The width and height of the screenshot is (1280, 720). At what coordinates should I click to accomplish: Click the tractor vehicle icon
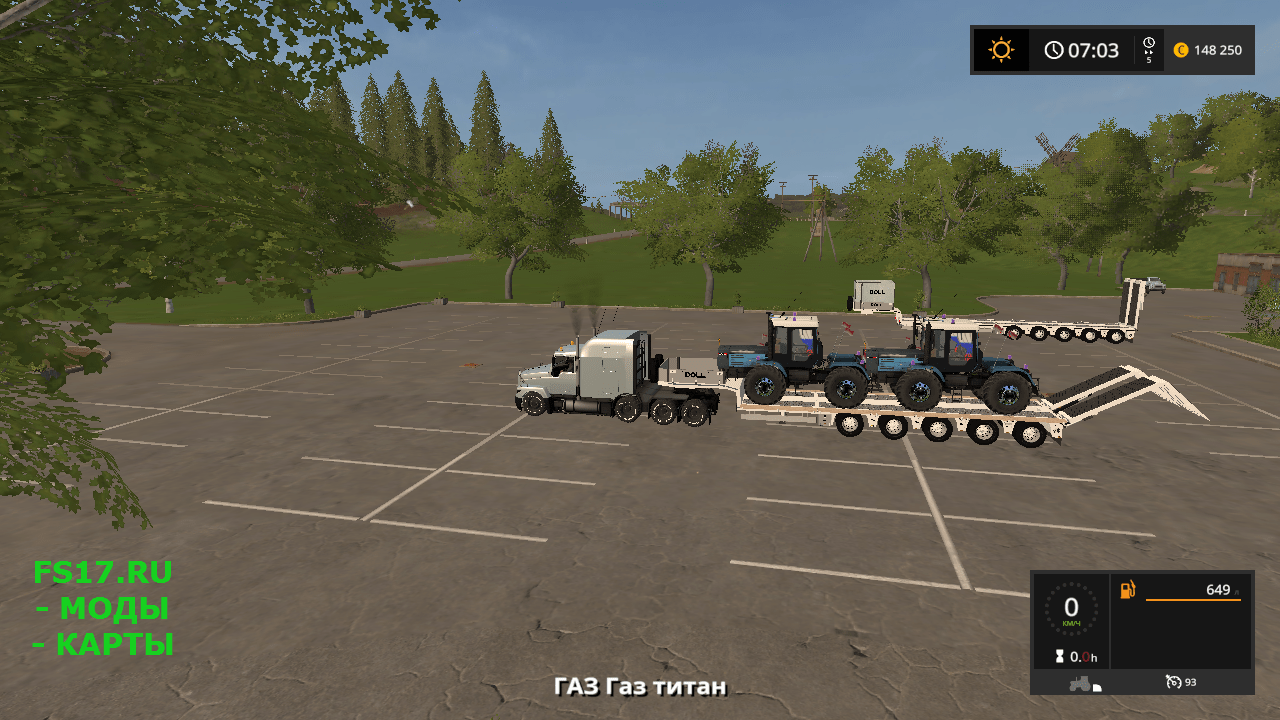[x=1082, y=683]
